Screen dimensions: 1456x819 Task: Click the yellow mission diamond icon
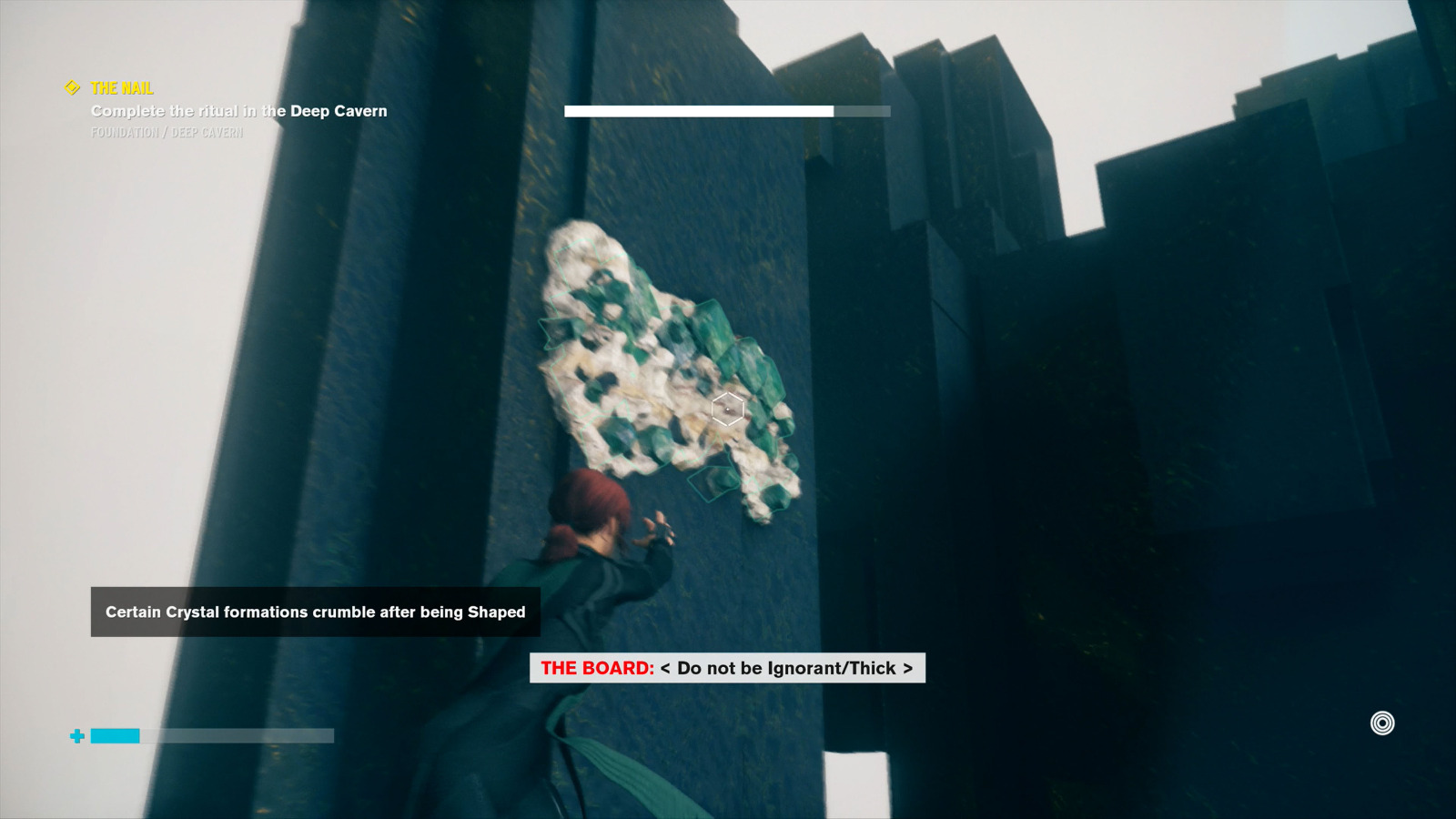(x=71, y=89)
